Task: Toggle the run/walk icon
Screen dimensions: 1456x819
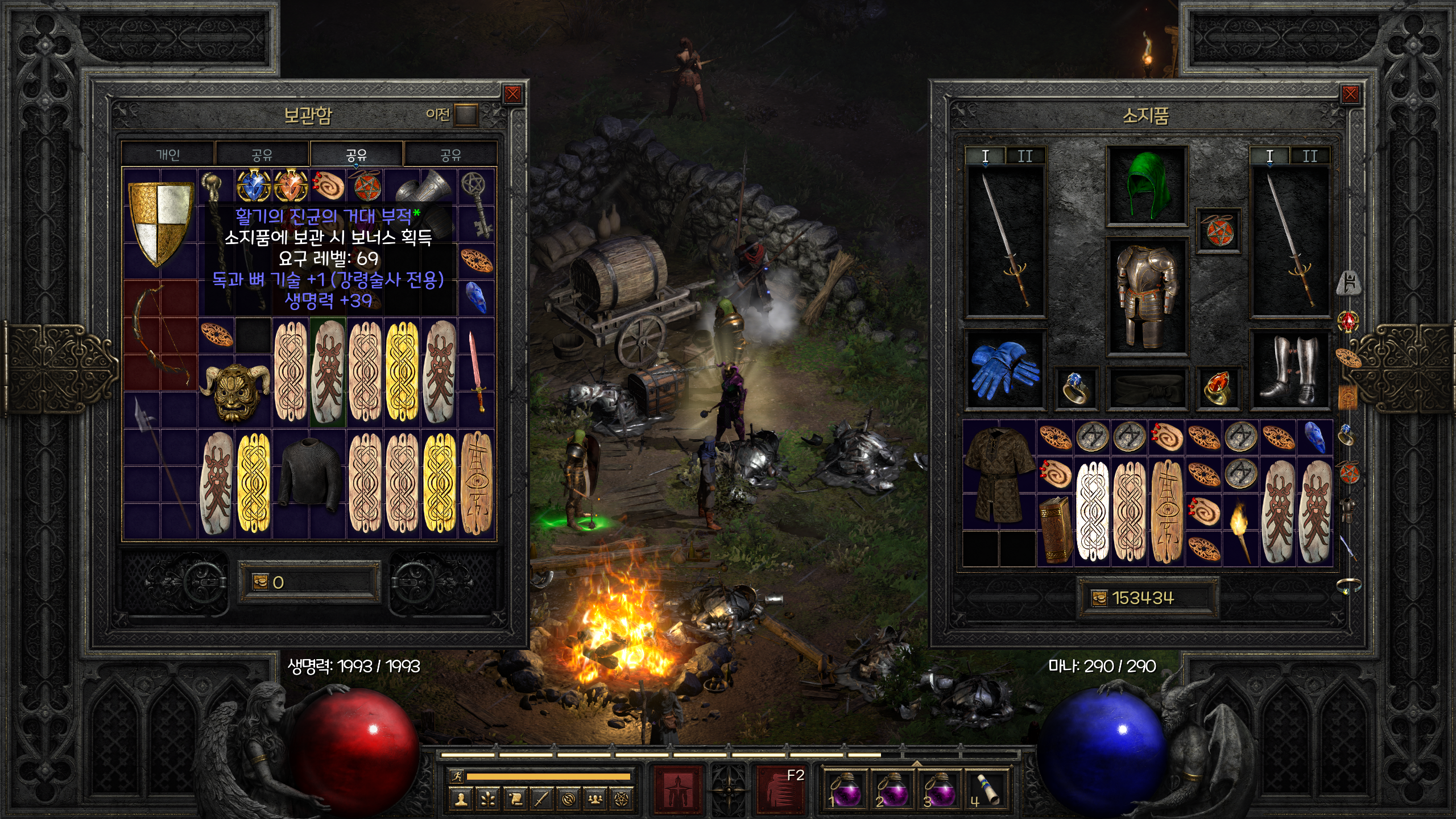Action: [457, 776]
